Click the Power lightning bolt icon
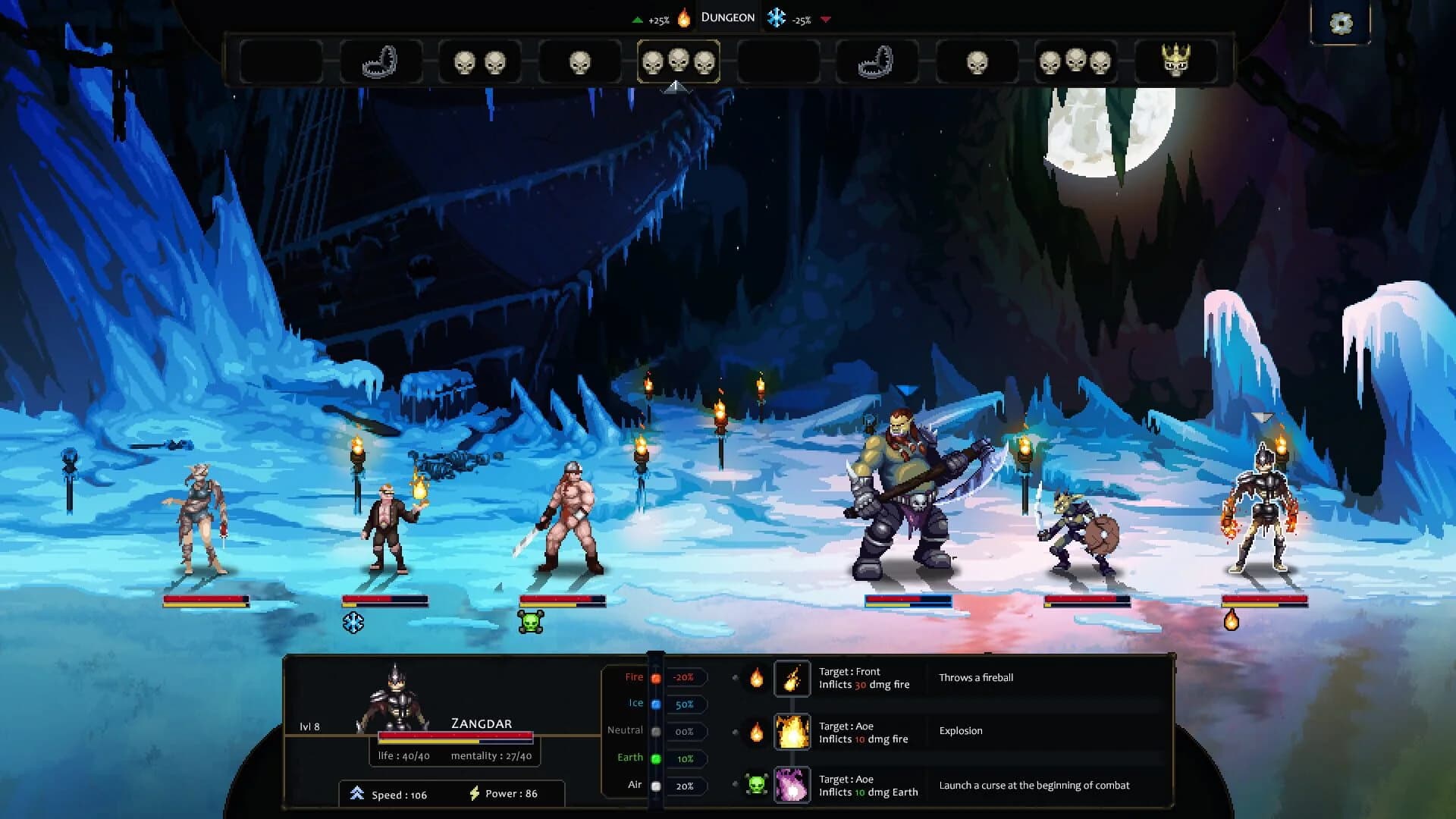This screenshot has width=1456, height=819. click(475, 794)
